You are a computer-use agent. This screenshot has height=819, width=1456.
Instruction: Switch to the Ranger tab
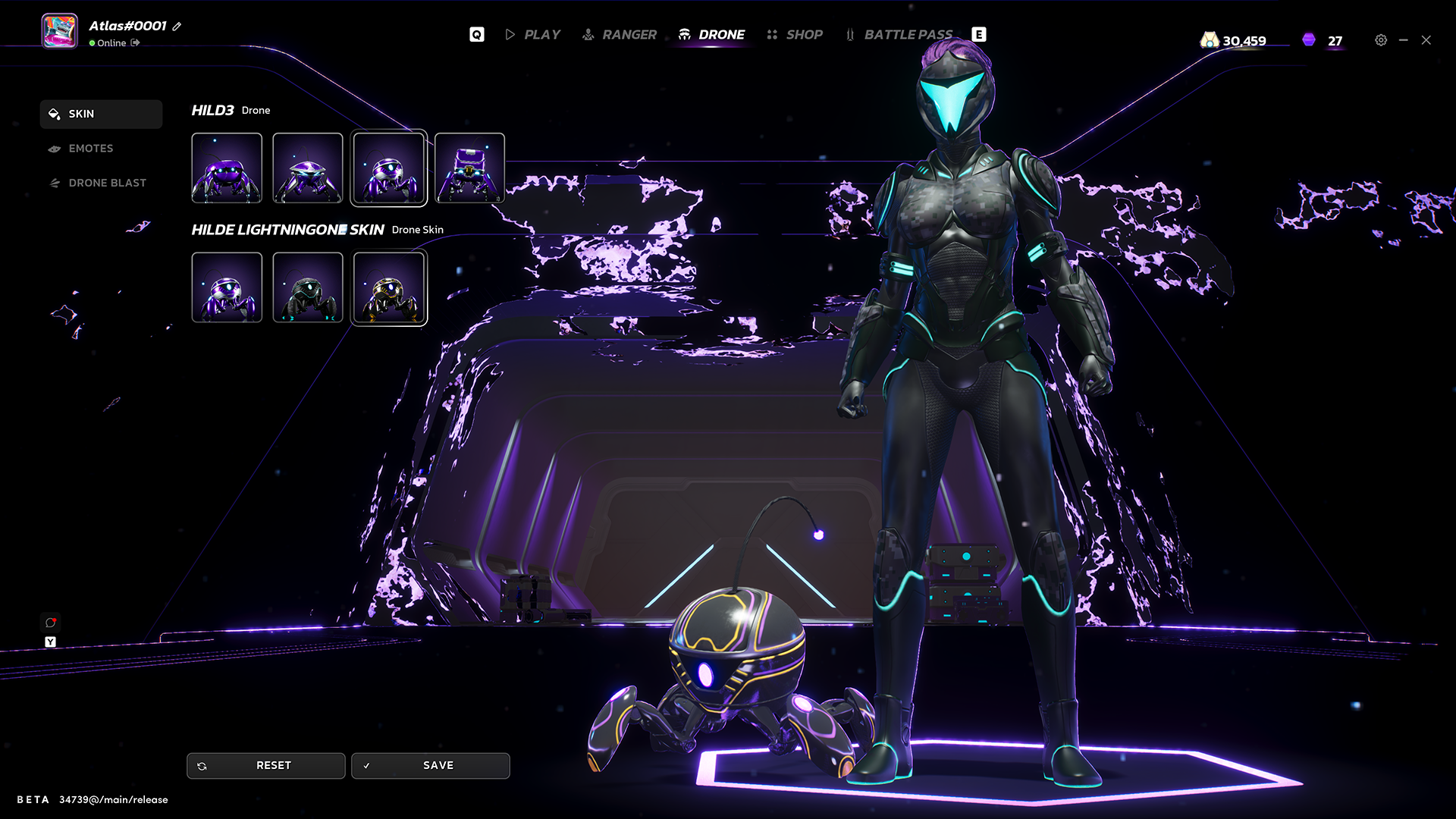point(620,35)
